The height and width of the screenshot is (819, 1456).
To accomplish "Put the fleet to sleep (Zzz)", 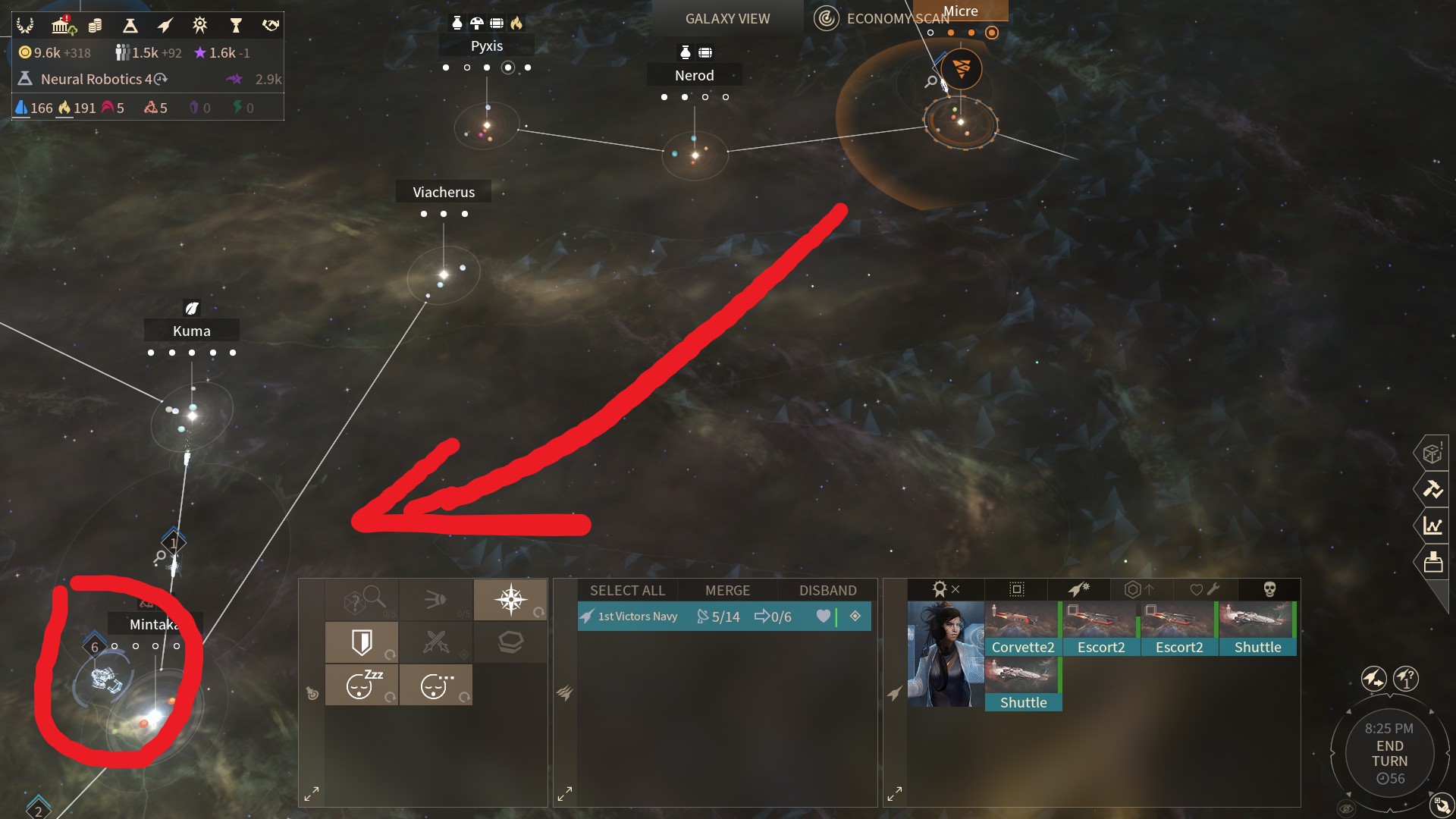I will click(x=362, y=686).
